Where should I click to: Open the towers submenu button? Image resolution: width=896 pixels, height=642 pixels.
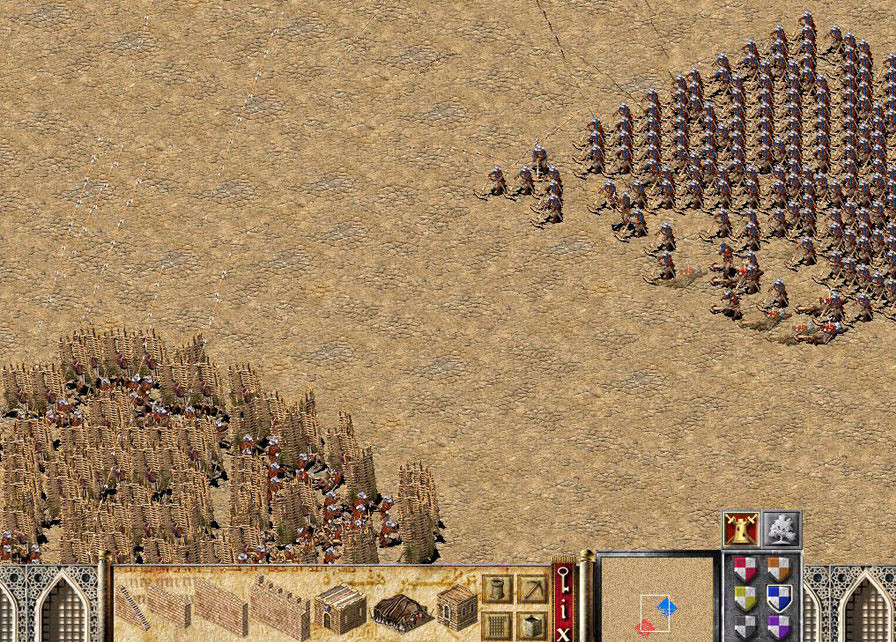(x=497, y=589)
